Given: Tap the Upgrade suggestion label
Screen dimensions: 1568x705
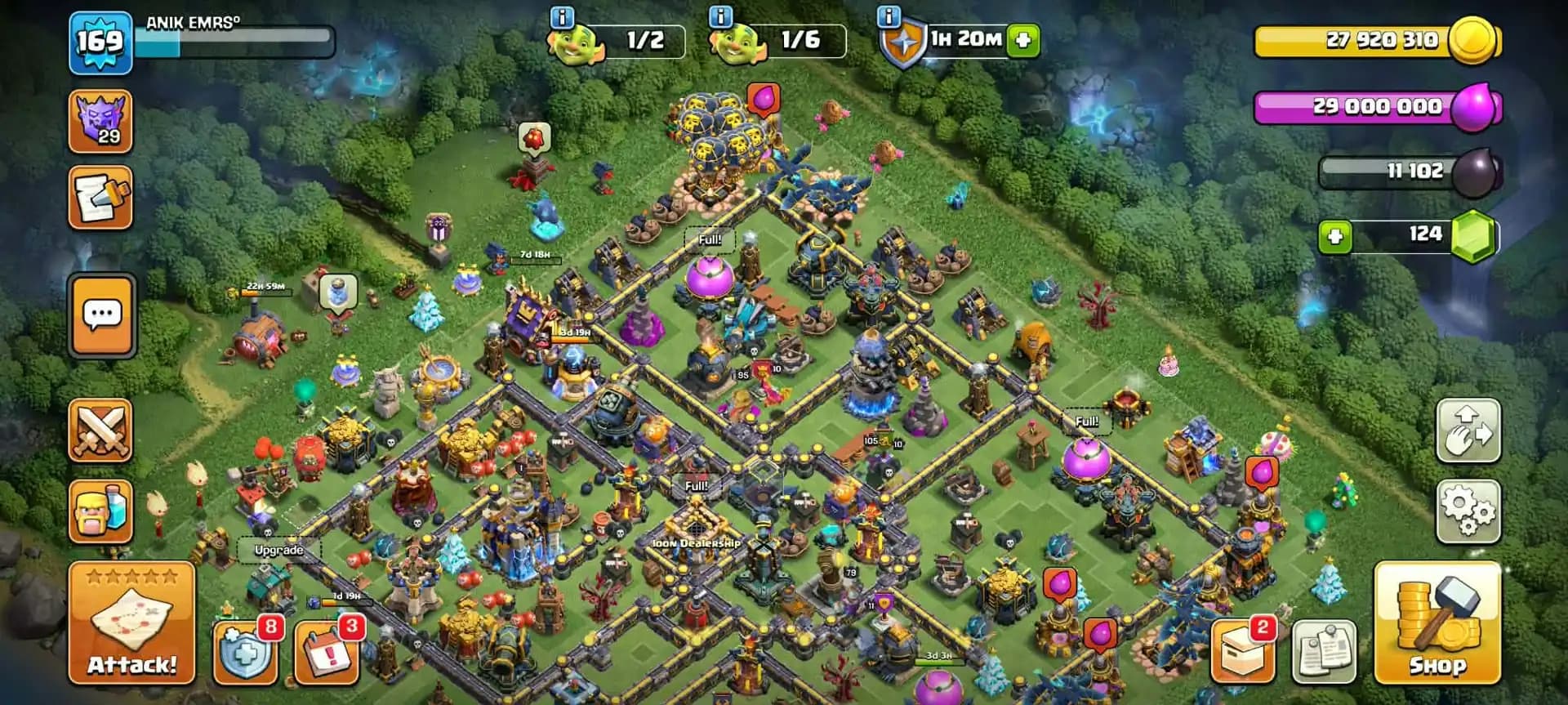Looking at the screenshot, I should click(x=278, y=551).
